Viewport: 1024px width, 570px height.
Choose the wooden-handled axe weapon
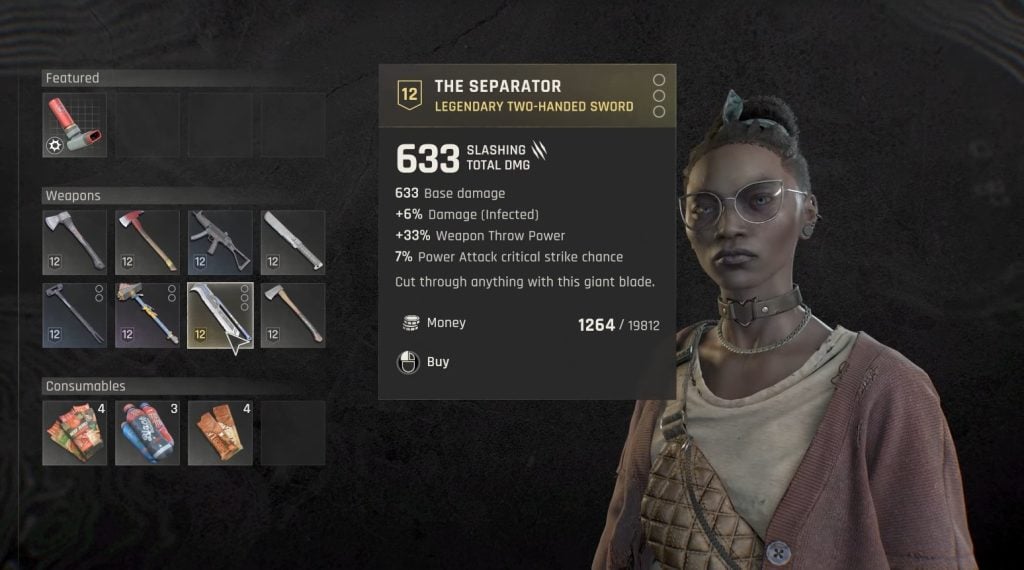293,315
